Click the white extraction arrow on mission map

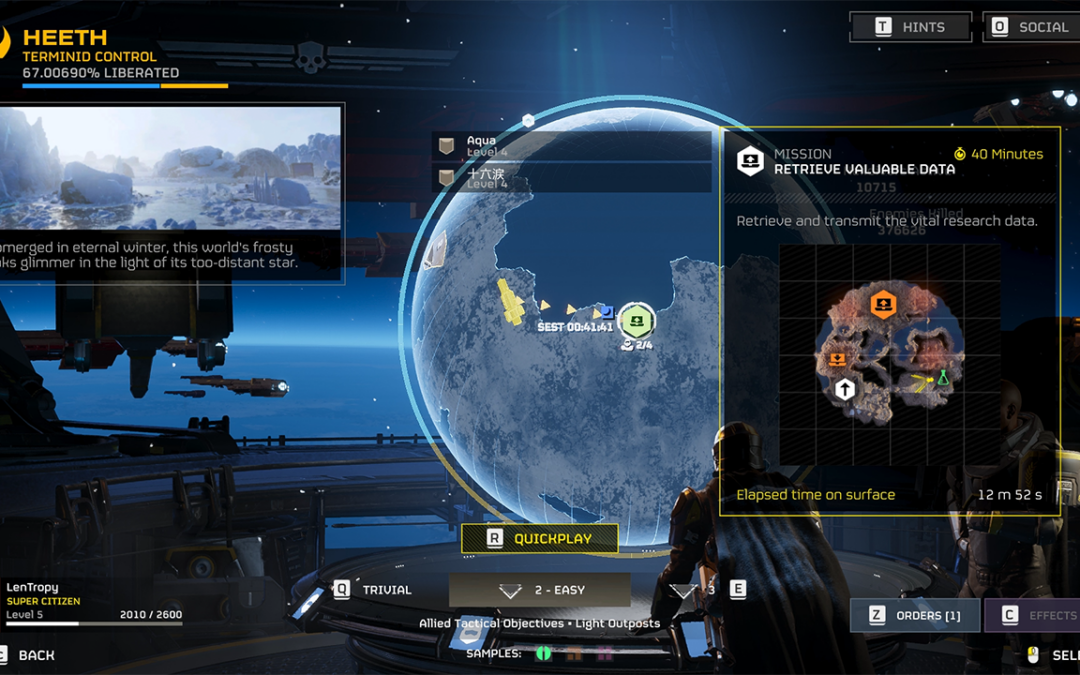[845, 389]
